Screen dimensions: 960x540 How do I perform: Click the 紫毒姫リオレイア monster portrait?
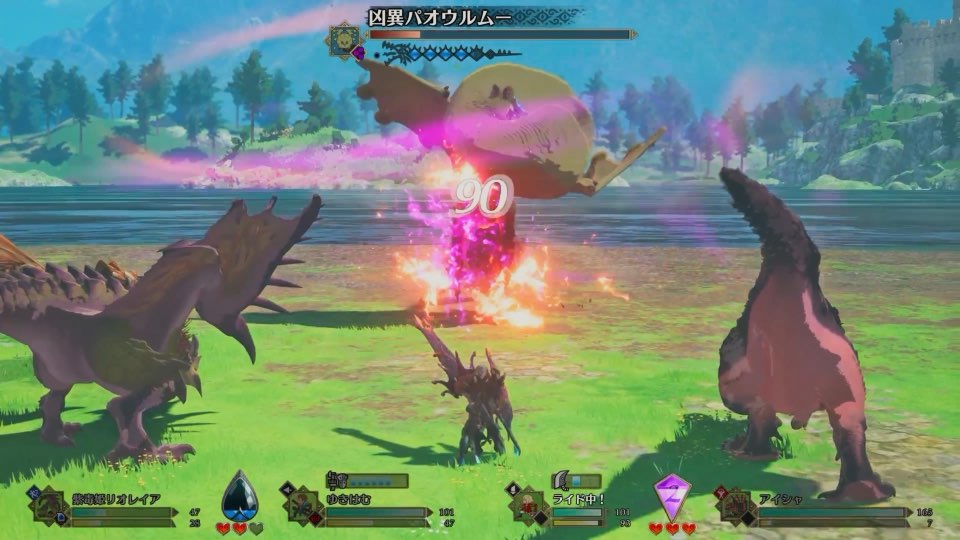click(x=49, y=505)
